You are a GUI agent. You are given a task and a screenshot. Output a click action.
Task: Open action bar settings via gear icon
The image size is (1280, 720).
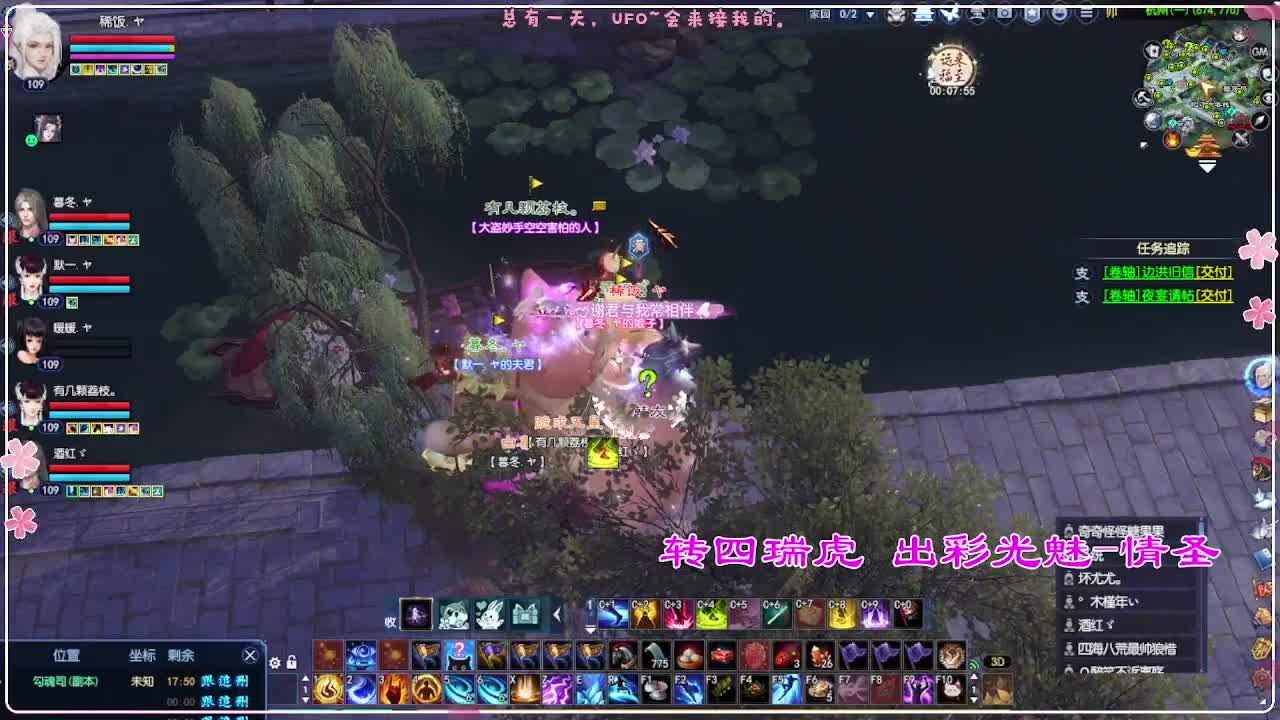coord(276,662)
